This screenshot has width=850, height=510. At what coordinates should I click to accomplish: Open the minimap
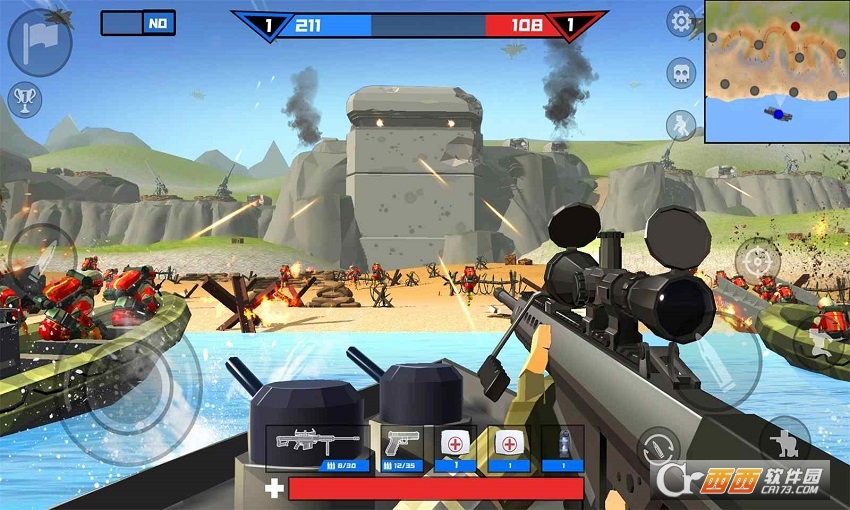point(776,71)
